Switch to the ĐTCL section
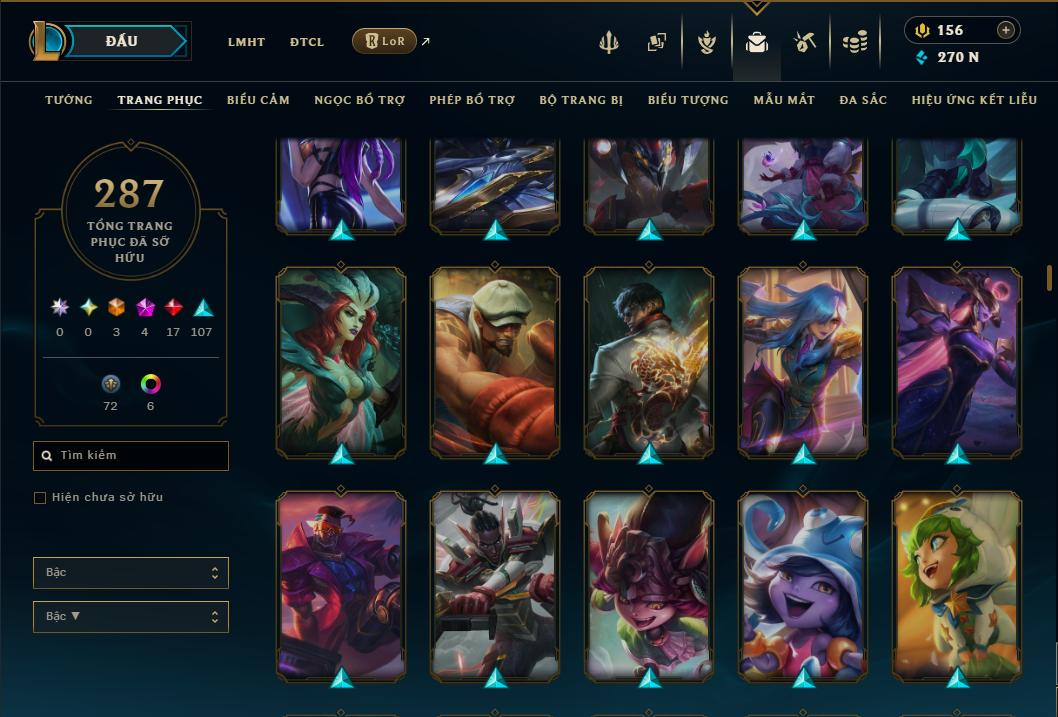 tap(307, 42)
